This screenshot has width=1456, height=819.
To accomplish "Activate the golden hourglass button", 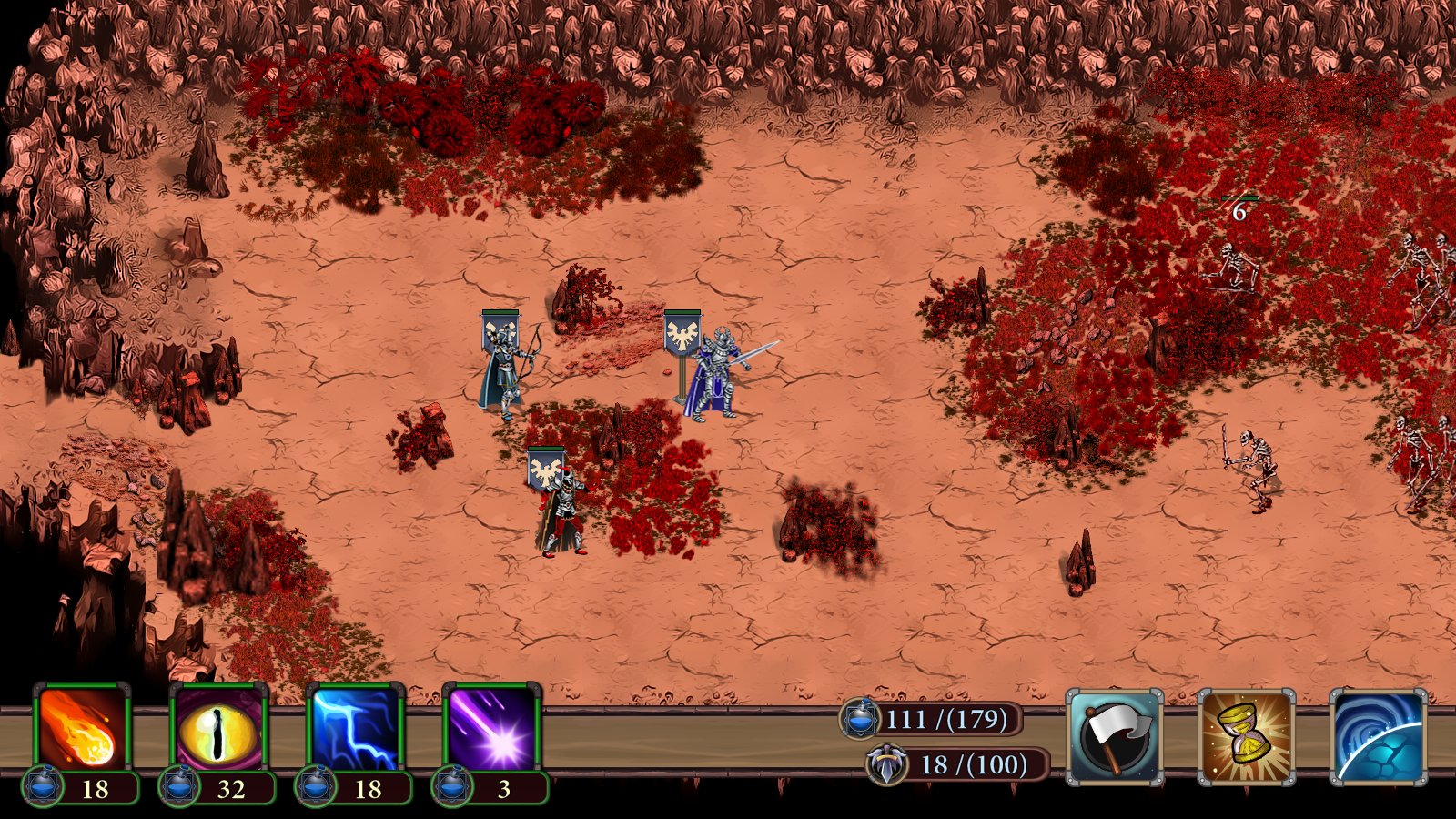I will pos(1247,737).
